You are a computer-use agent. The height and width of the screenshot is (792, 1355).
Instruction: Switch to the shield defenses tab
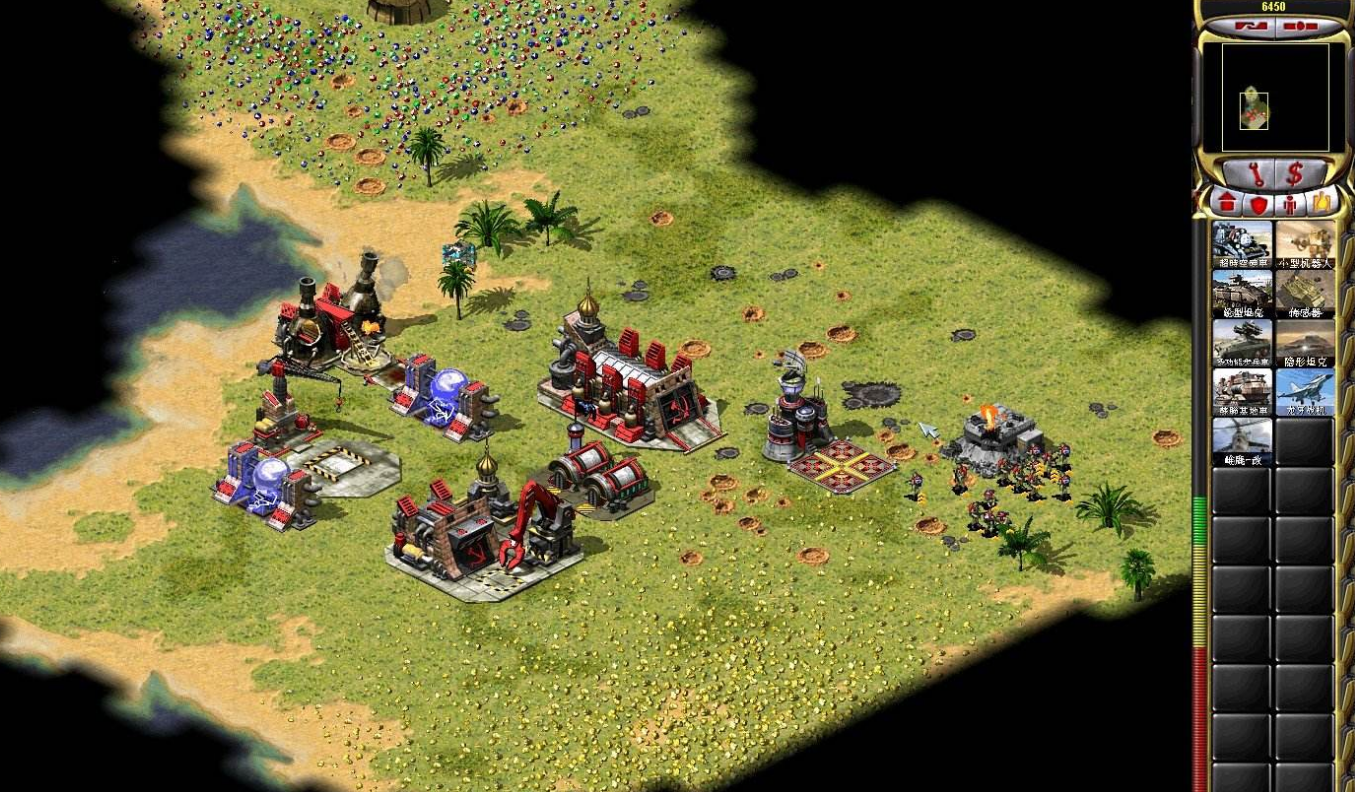point(1258,204)
